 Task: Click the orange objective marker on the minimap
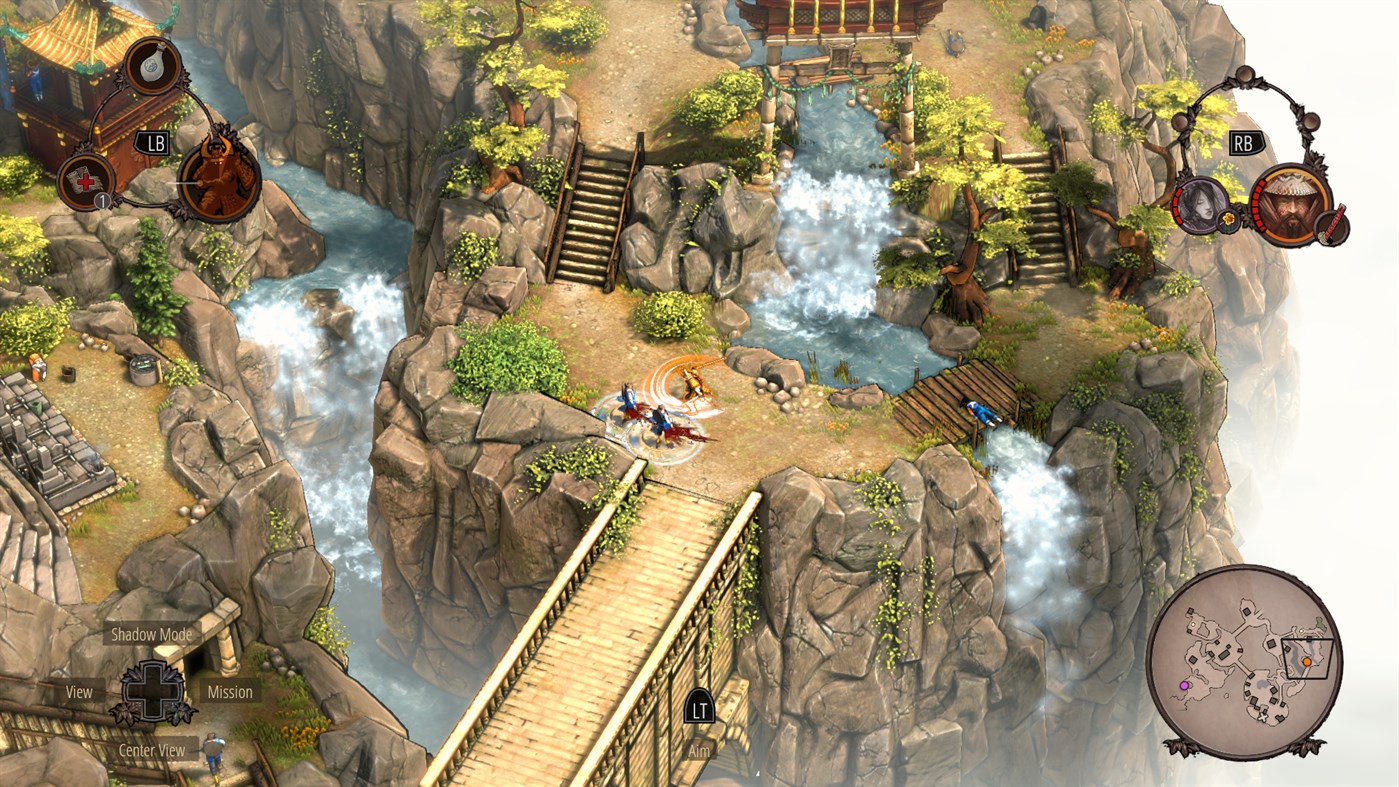tap(1308, 662)
